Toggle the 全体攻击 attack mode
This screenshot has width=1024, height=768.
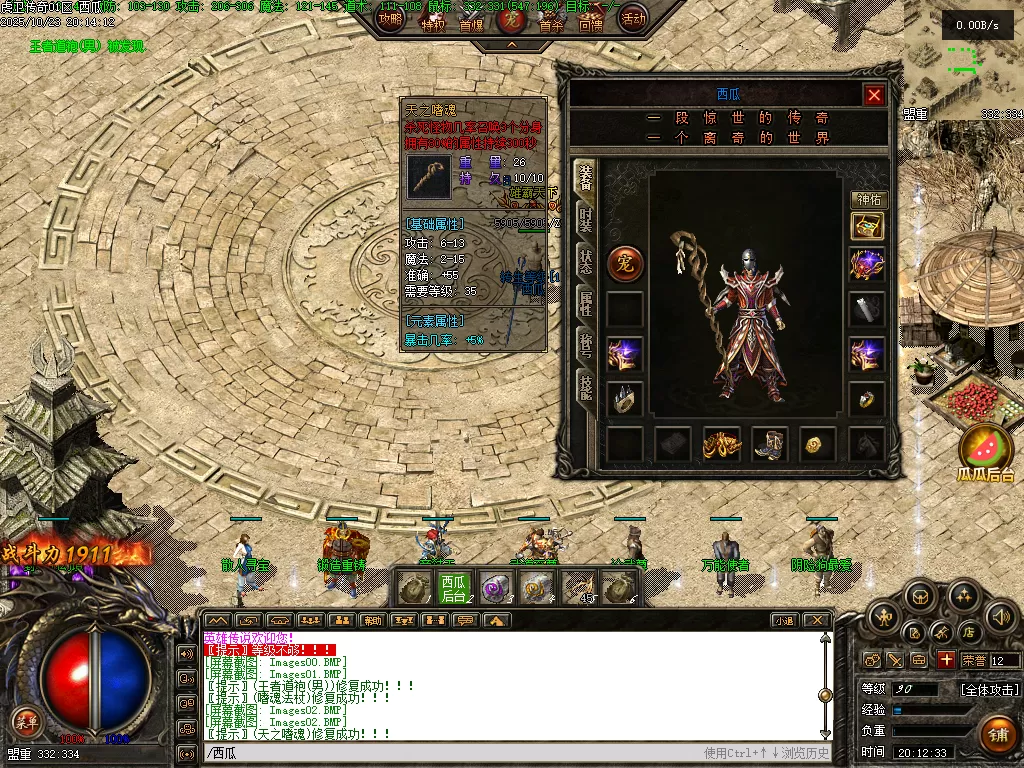[989, 690]
